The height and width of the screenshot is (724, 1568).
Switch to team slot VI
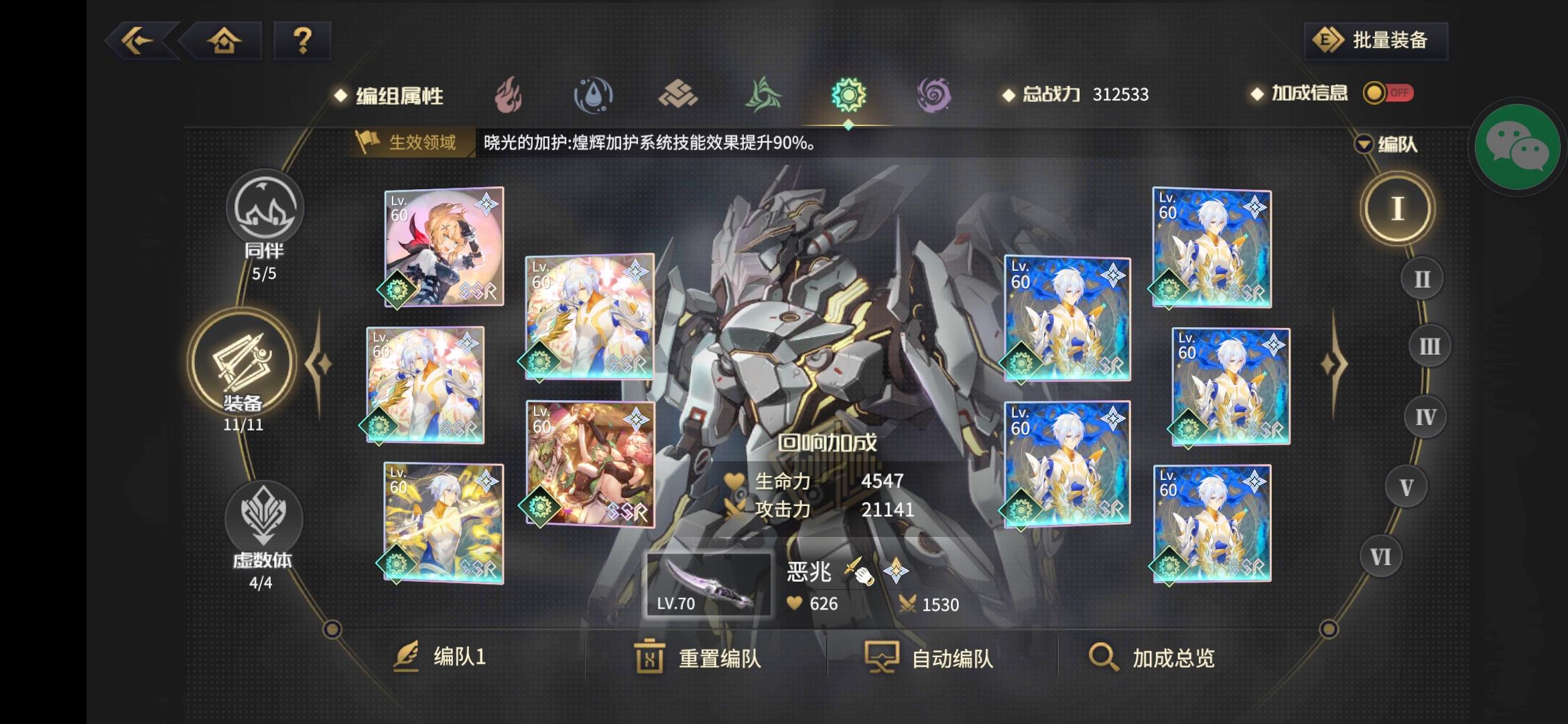tap(1380, 554)
